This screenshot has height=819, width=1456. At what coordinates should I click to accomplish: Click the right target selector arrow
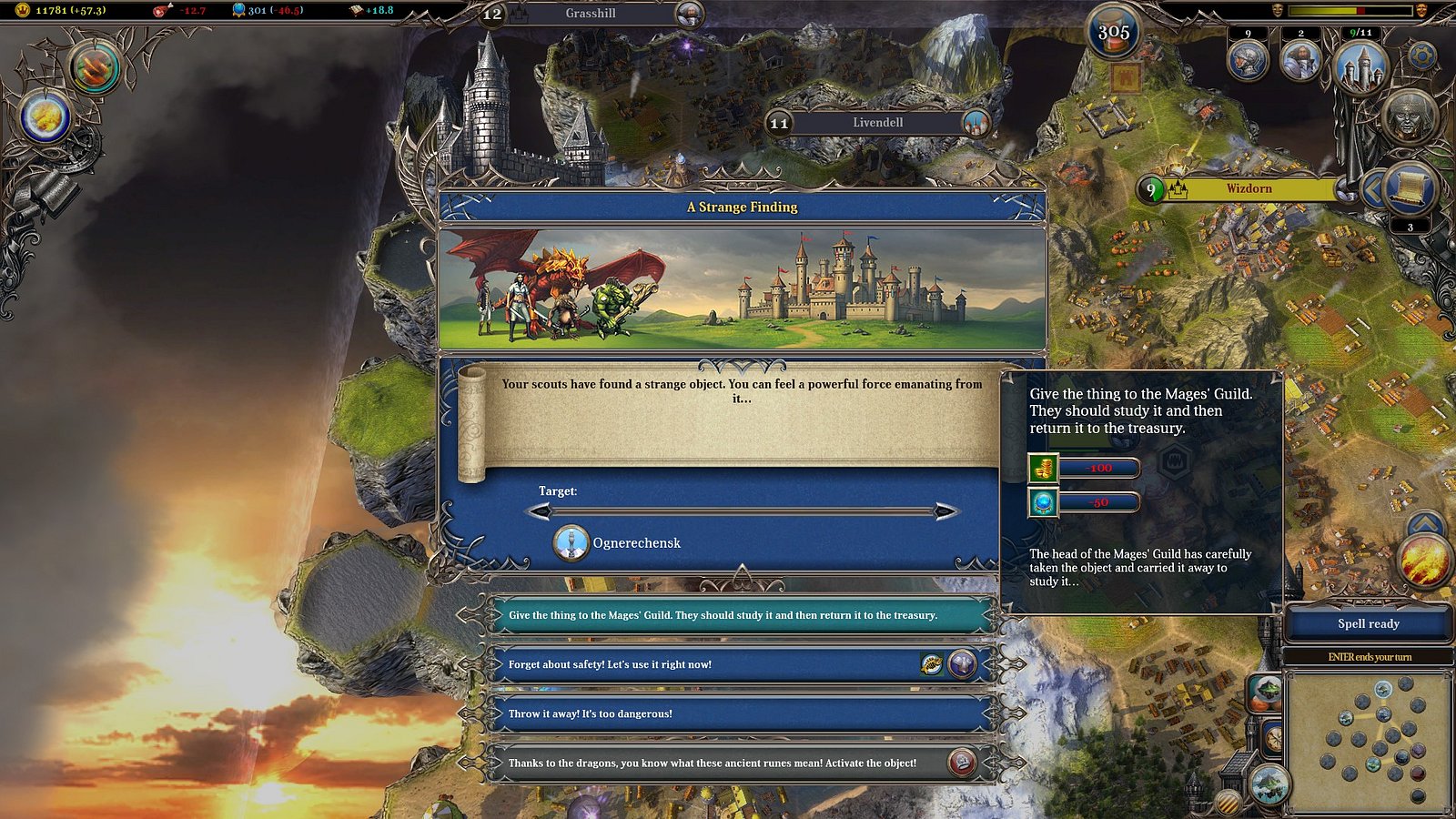[x=945, y=511]
